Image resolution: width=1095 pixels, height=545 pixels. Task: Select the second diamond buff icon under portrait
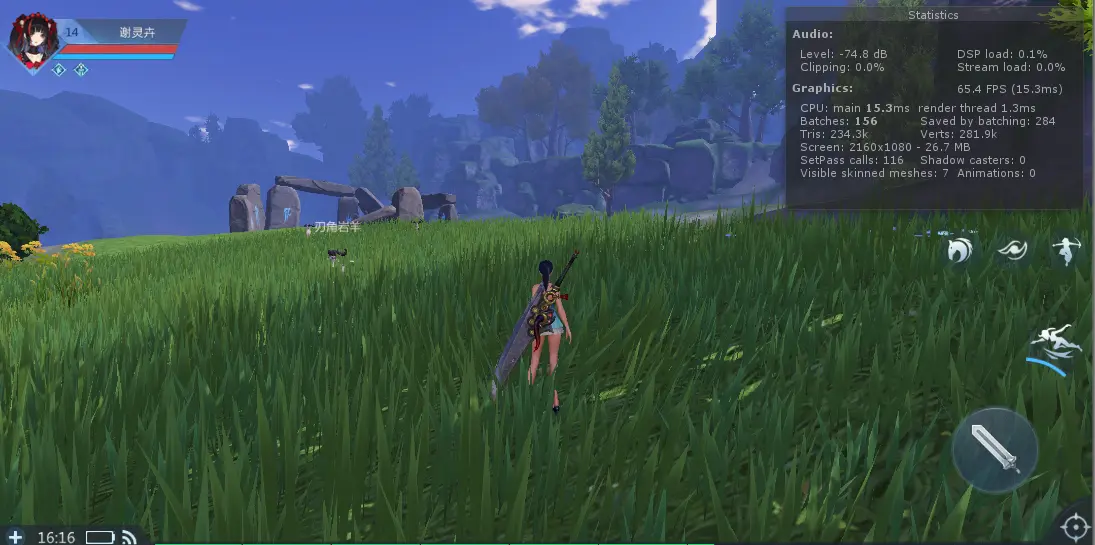coord(81,70)
